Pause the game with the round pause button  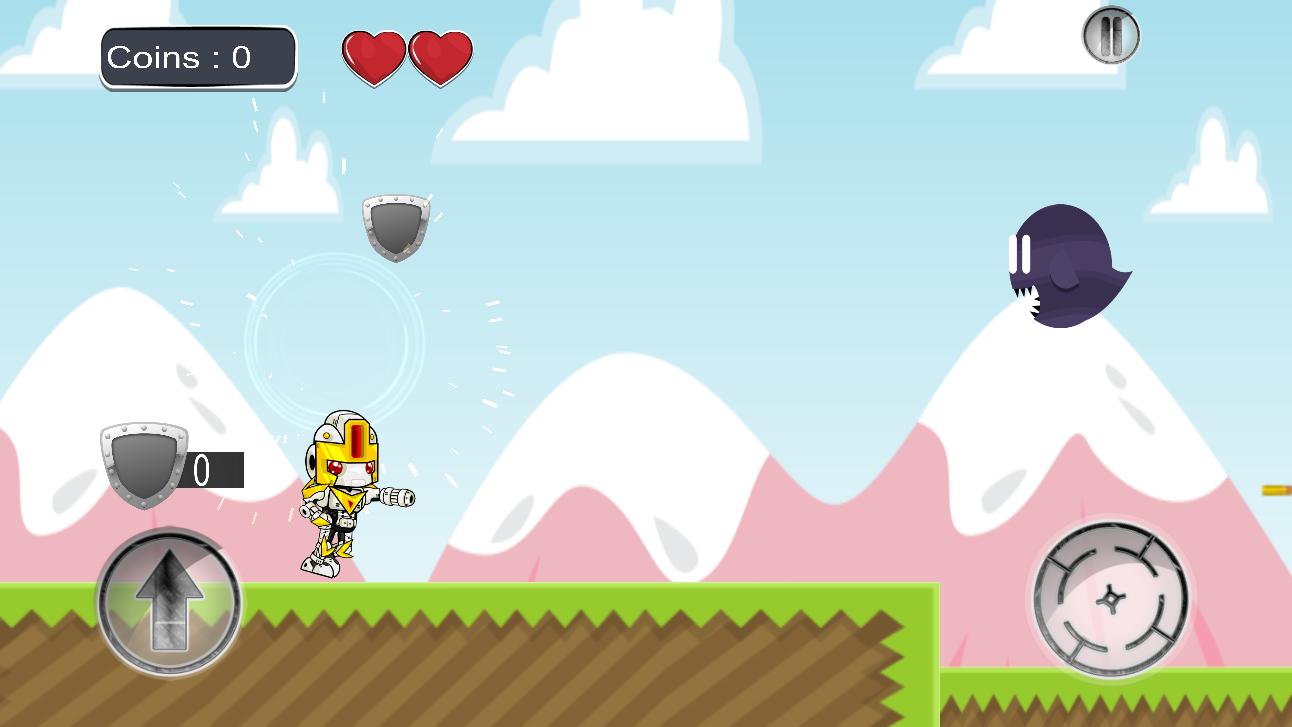(1111, 36)
